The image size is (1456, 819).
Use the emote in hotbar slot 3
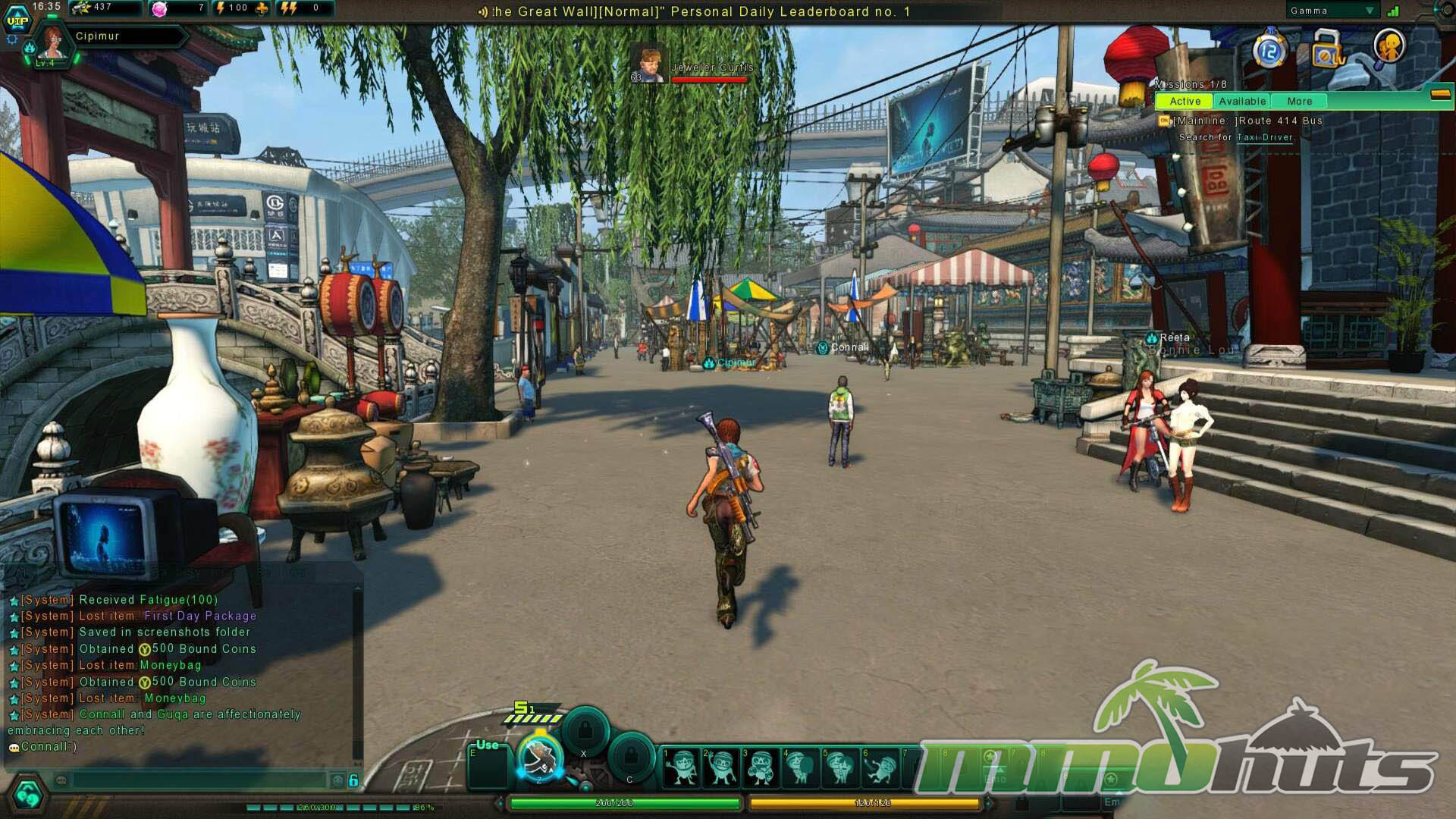pyautogui.click(x=761, y=766)
